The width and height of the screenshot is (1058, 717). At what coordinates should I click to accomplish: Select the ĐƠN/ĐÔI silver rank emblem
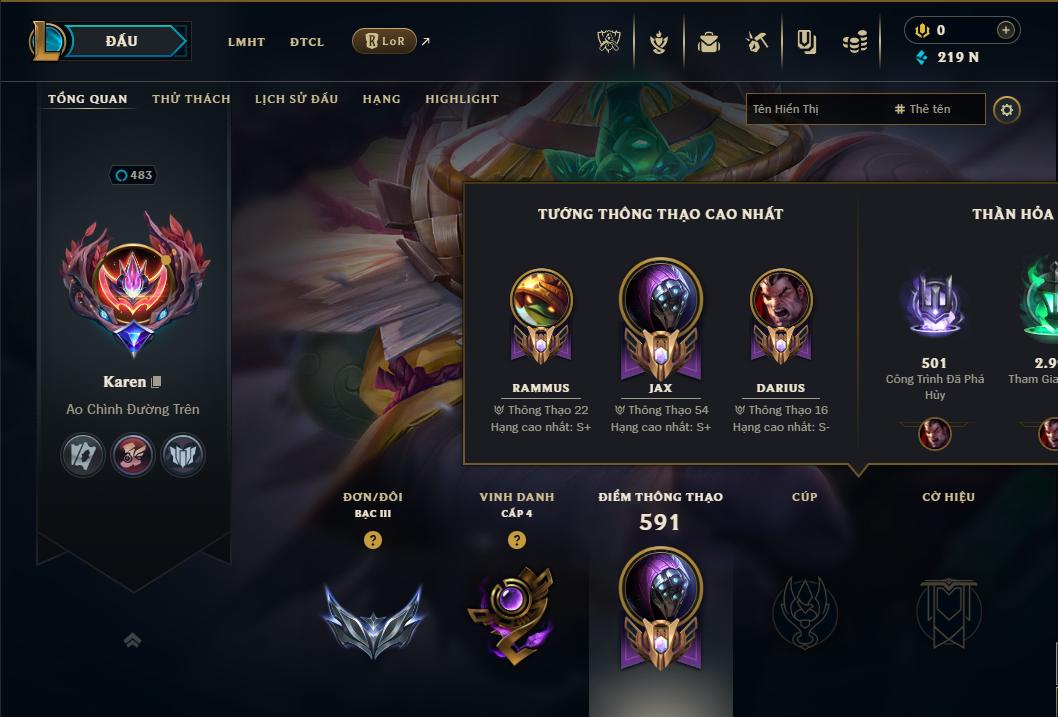click(x=373, y=617)
